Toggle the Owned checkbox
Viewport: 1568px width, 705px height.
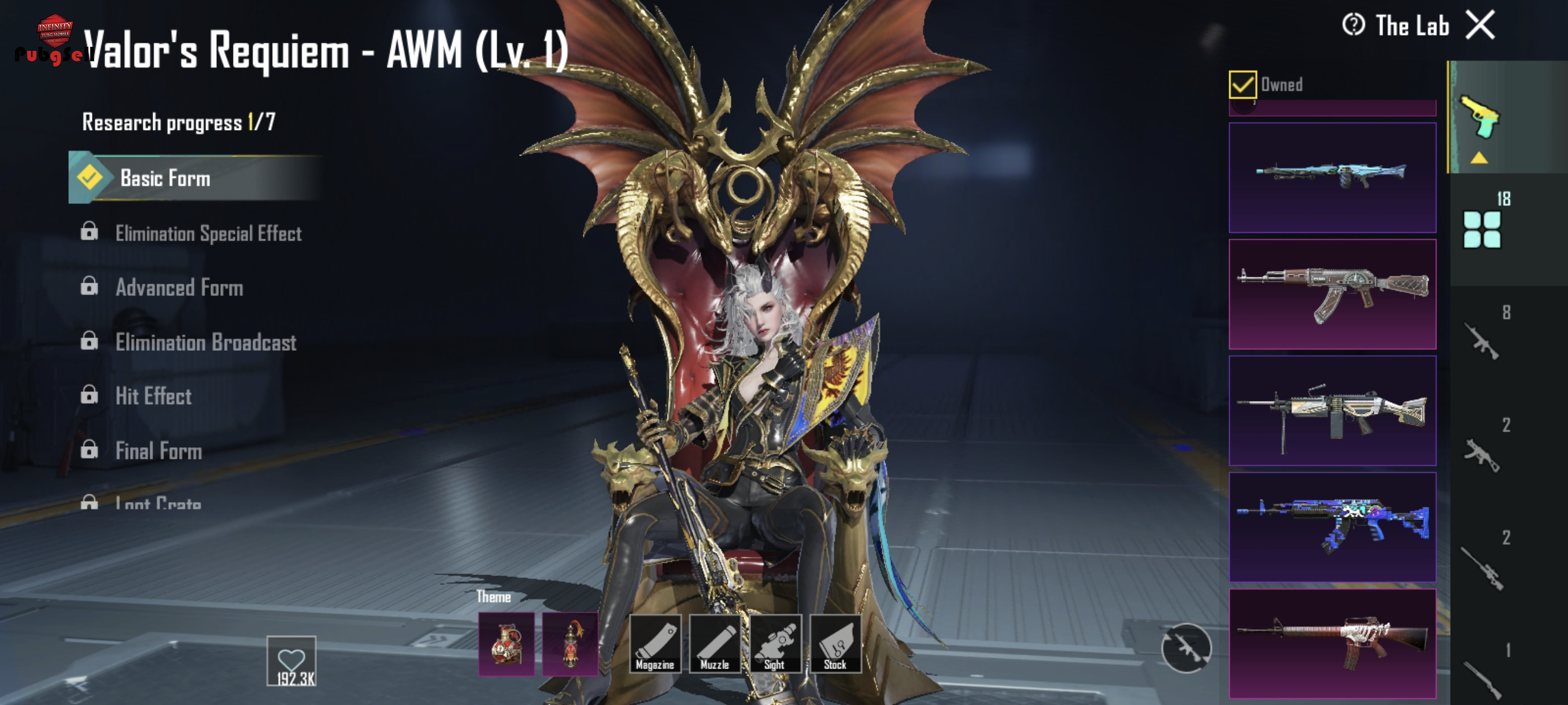(x=1242, y=84)
